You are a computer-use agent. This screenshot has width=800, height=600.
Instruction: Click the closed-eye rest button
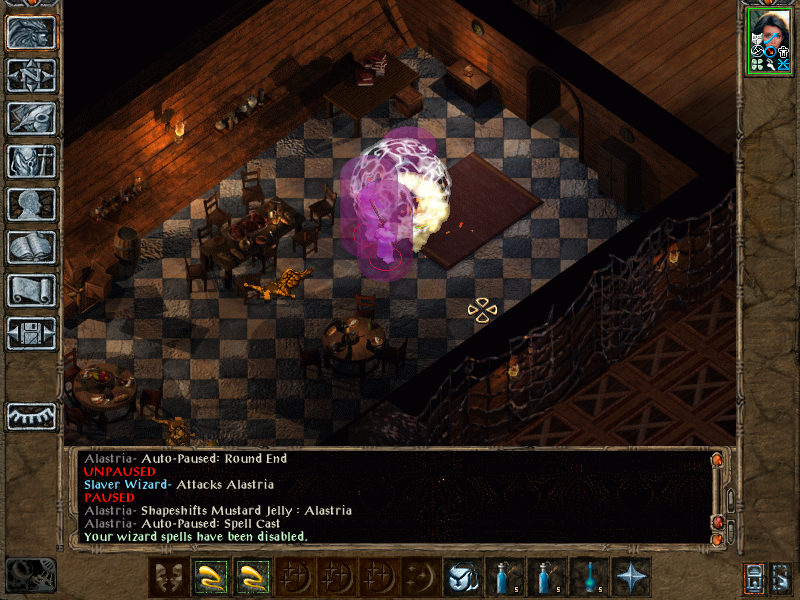pyautogui.click(x=31, y=415)
